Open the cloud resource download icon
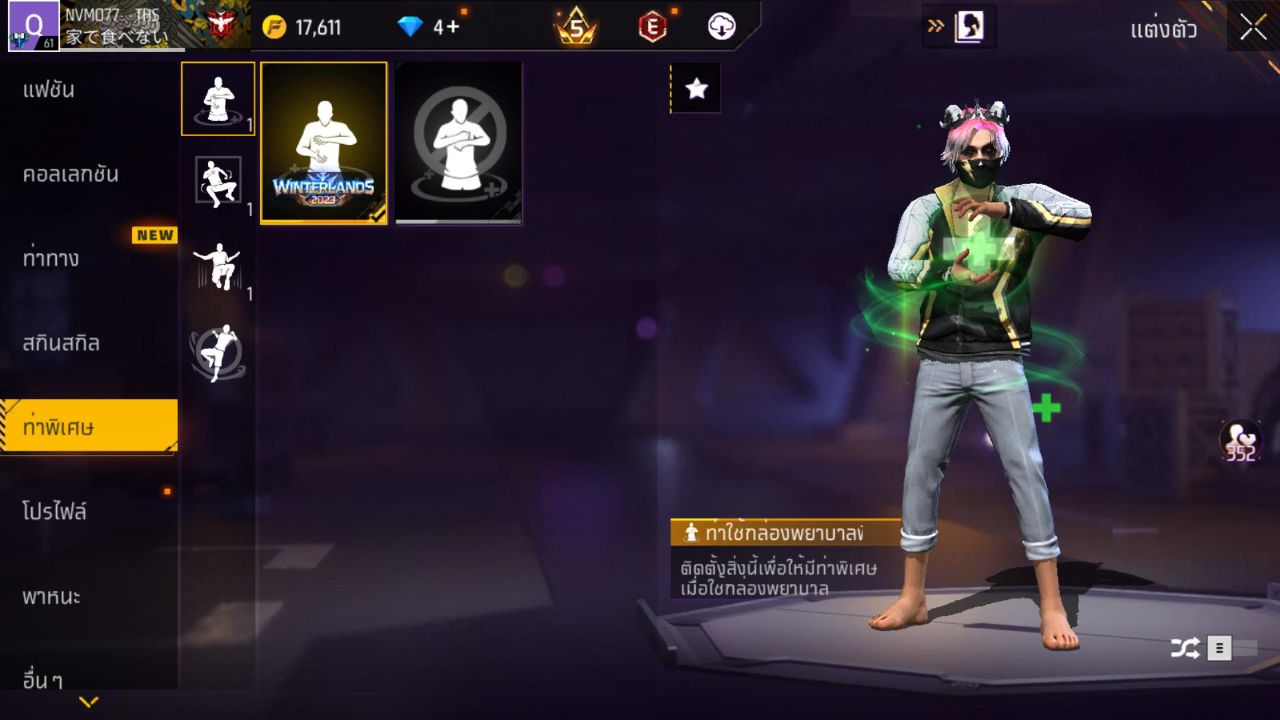 pyautogui.click(x=722, y=27)
